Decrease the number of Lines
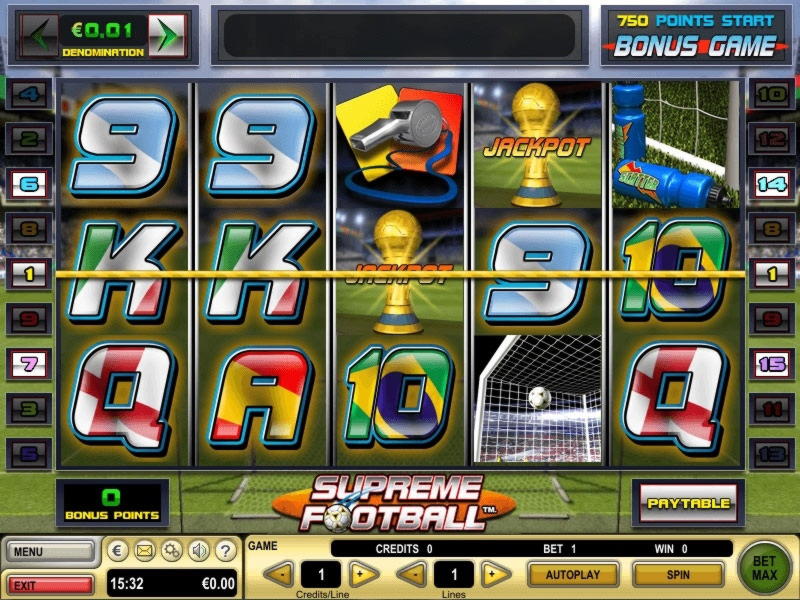 point(413,574)
